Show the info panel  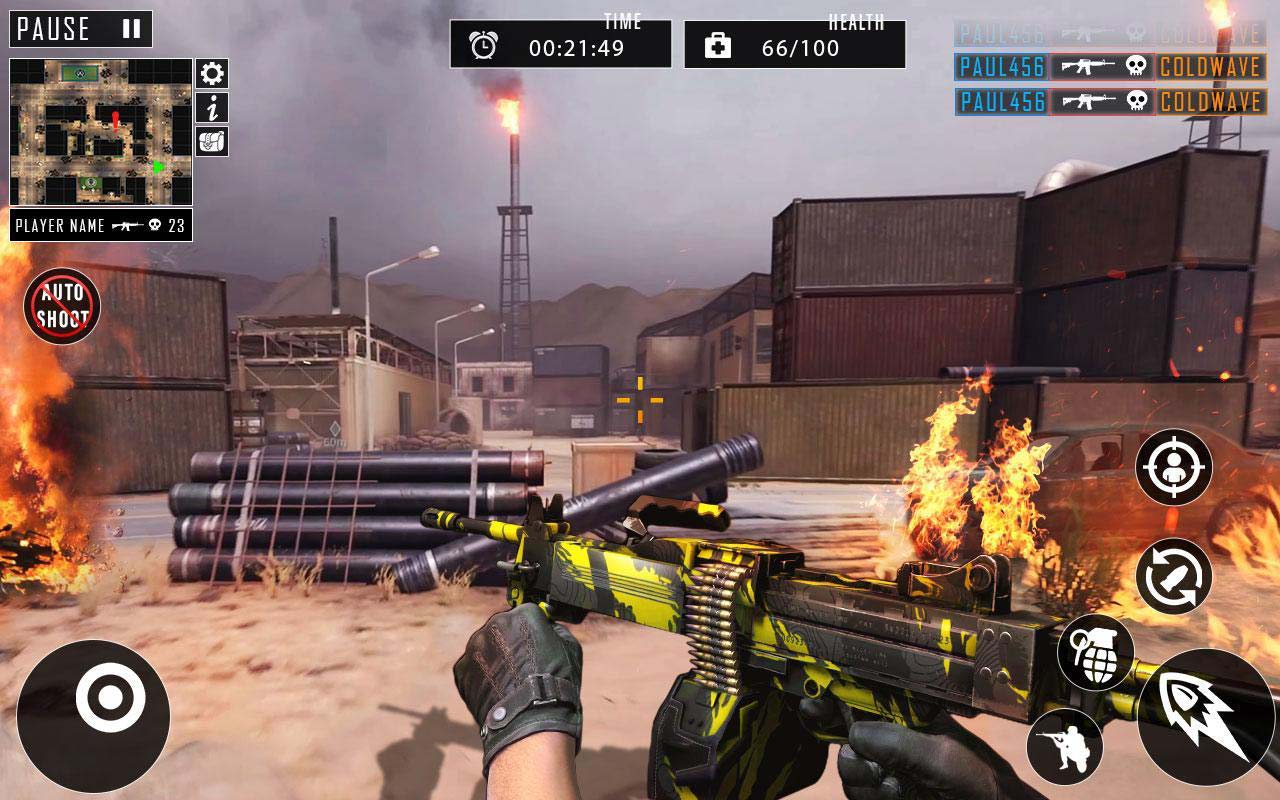click(211, 108)
